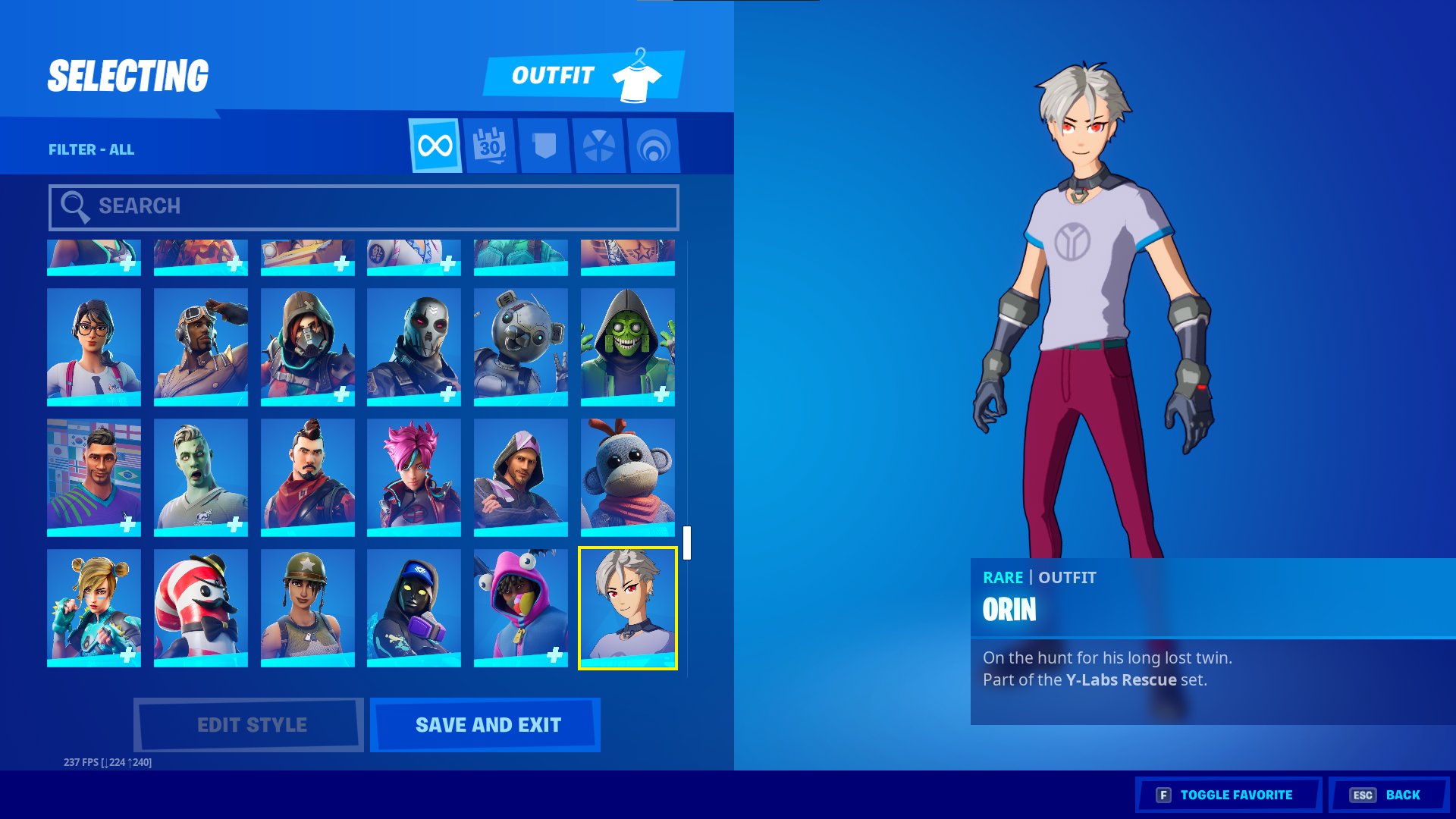Select the round robot head outfit
This screenshot has width=1456, height=819.
520,347
